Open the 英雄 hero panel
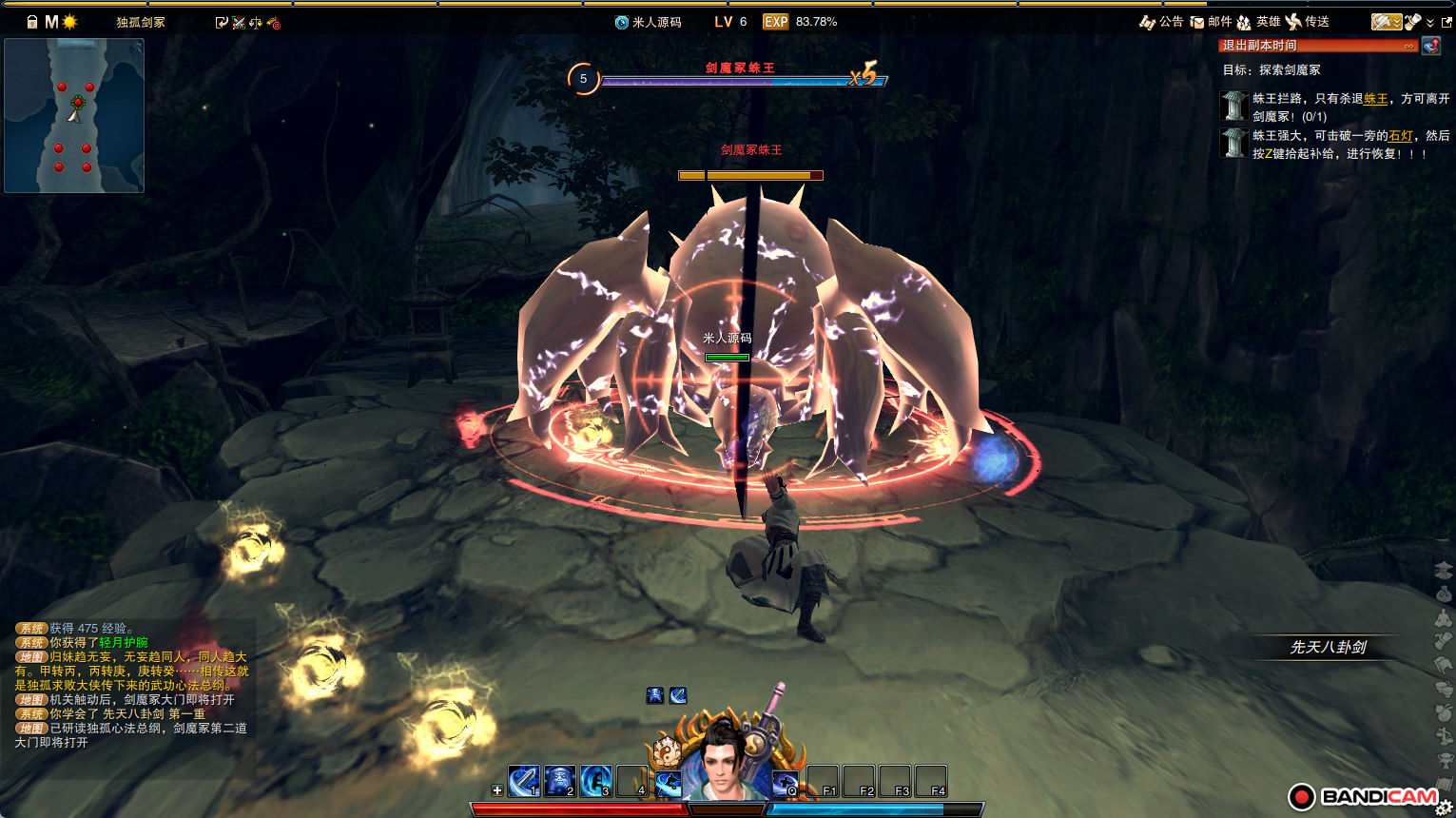This screenshot has height=818, width=1456. (x=1258, y=22)
